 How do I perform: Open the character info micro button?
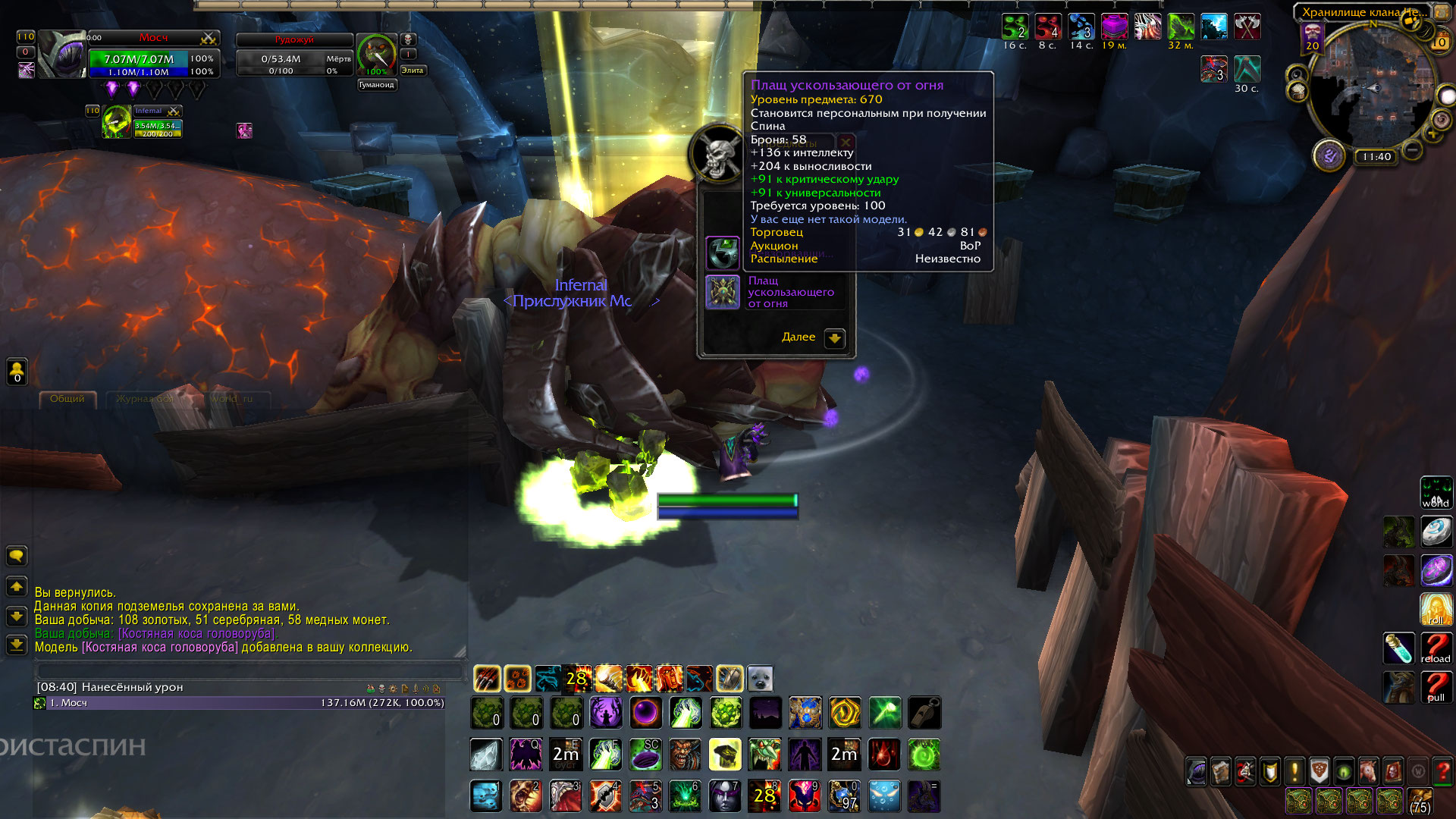pos(1197,772)
